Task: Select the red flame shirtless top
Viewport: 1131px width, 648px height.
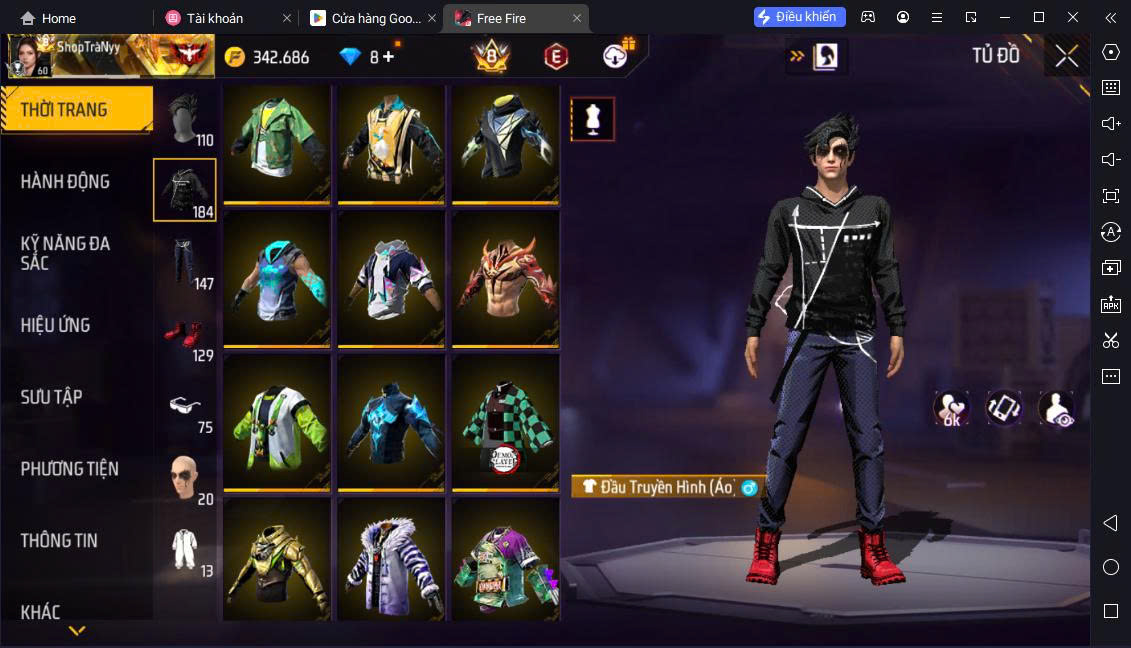Action: 505,278
